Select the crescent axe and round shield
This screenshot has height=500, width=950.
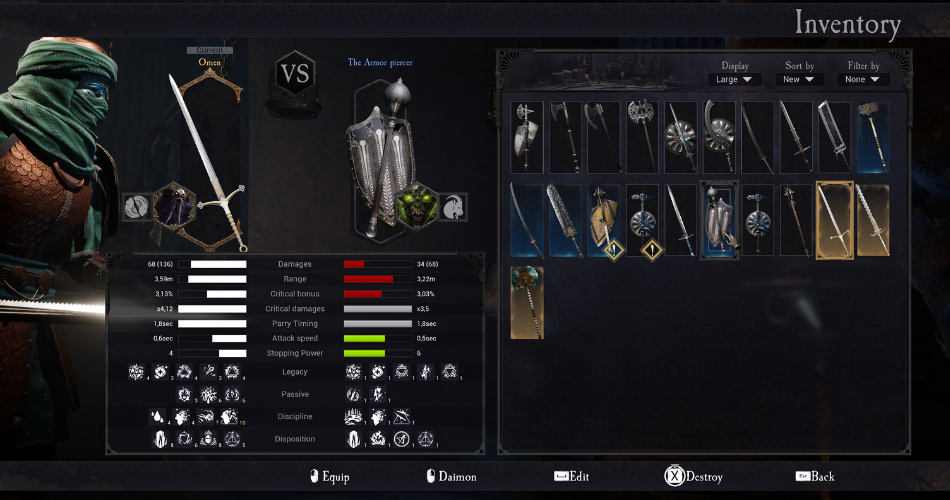coord(719,137)
